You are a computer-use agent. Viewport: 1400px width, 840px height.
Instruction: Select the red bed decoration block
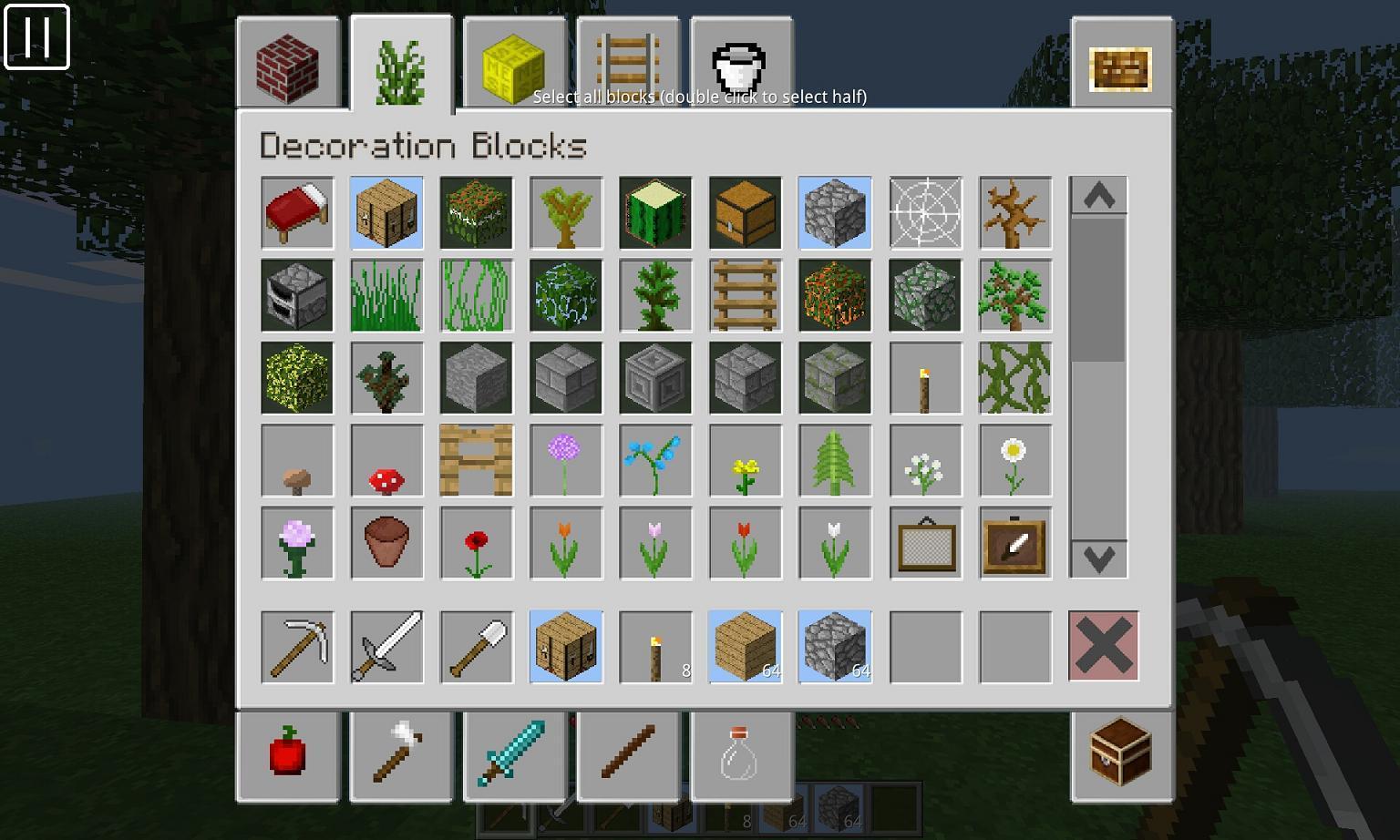coord(296,213)
